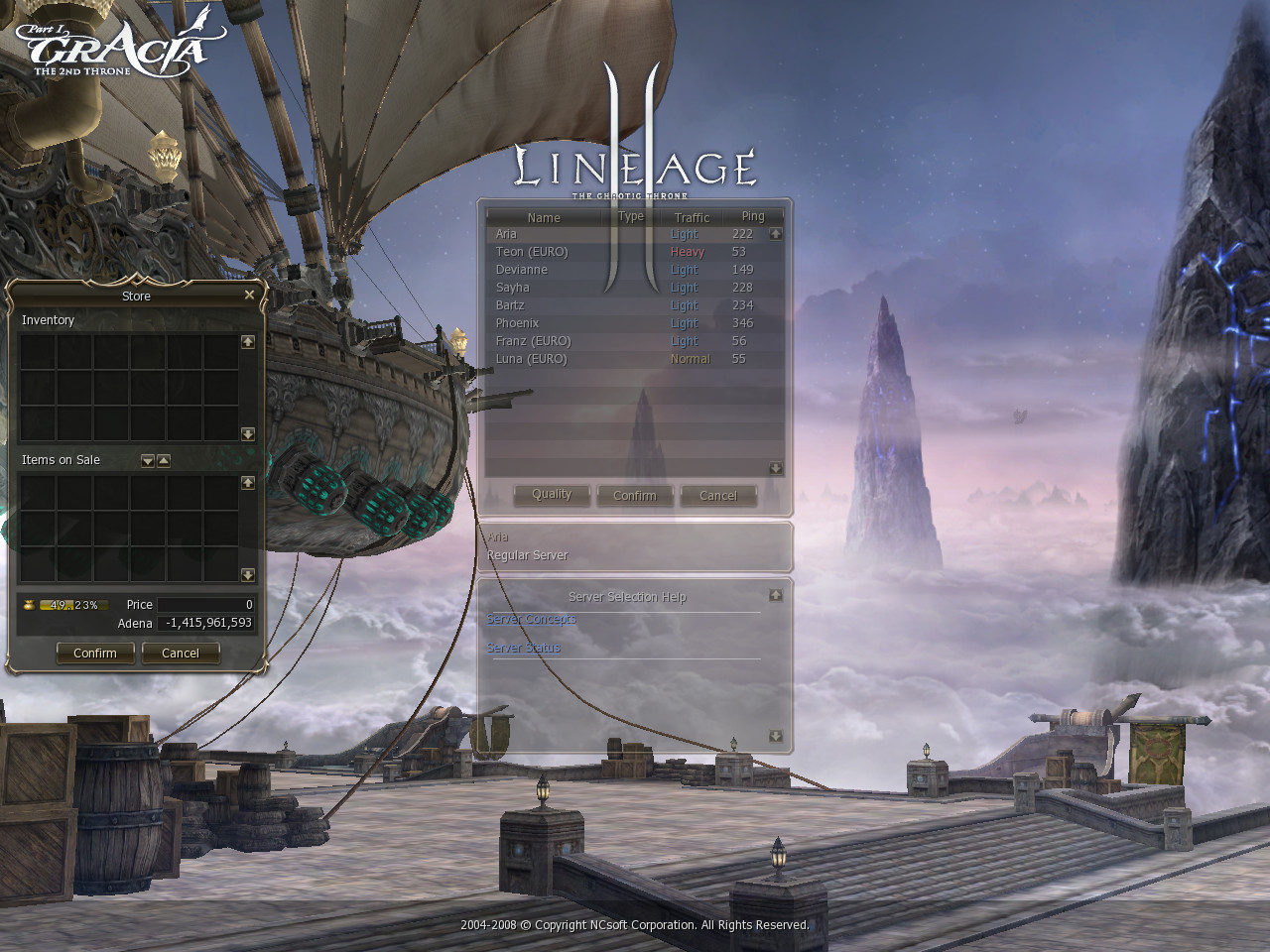This screenshot has height=952, width=1270.
Task: Click the Store Price input field
Action: tap(205, 605)
